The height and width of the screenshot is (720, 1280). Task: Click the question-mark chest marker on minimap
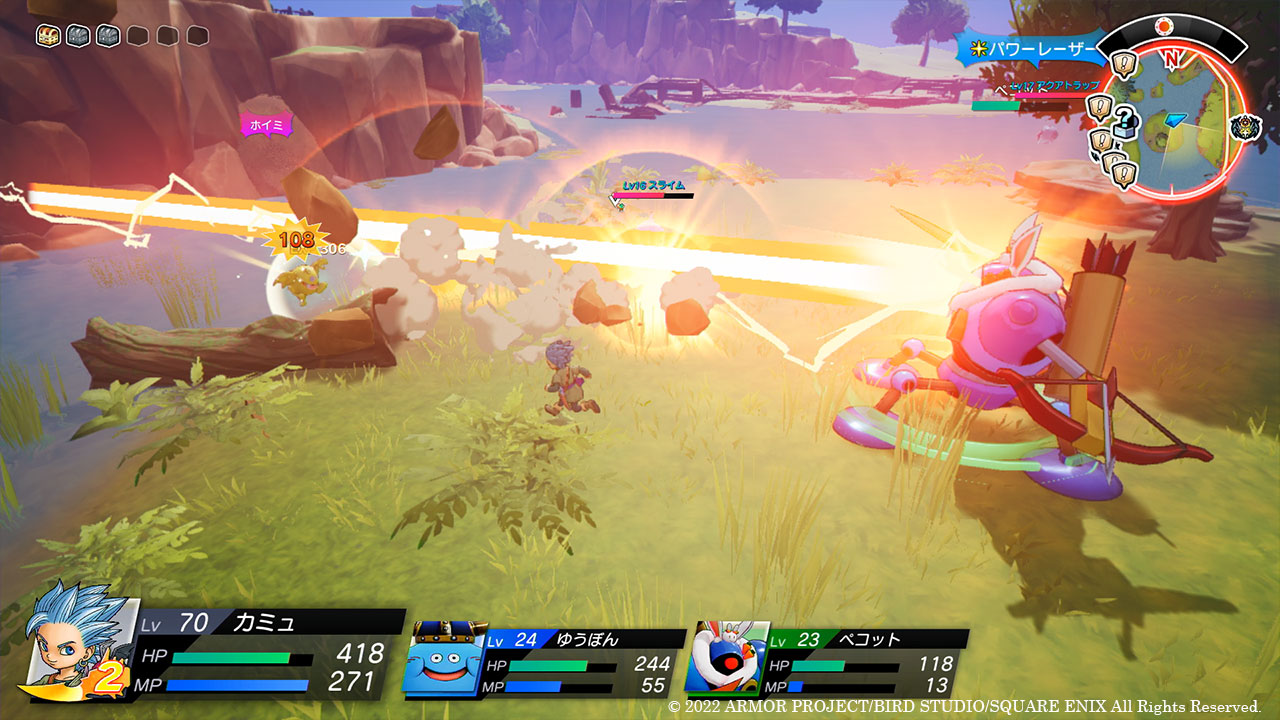pos(1126,123)
